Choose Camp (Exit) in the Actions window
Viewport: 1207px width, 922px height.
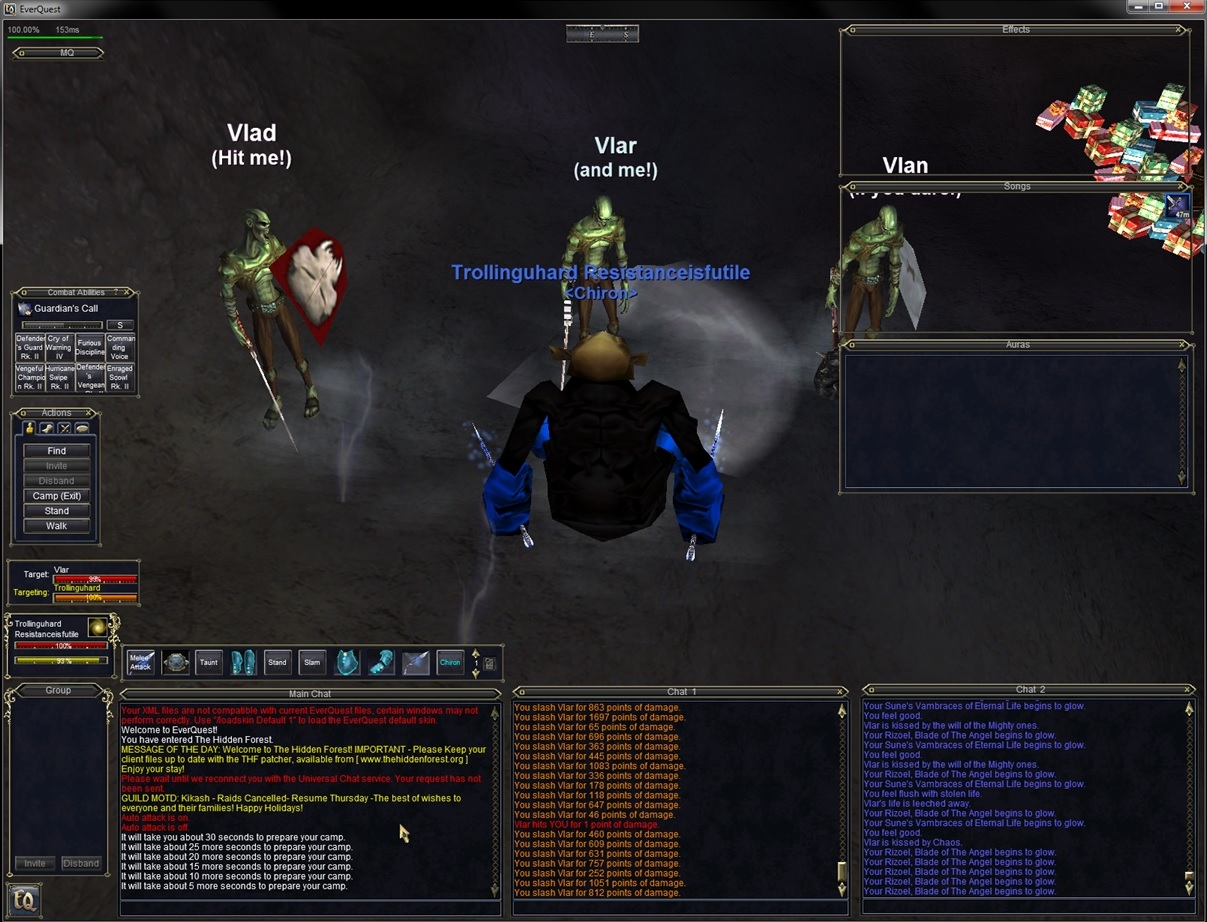tap(57, 496)
